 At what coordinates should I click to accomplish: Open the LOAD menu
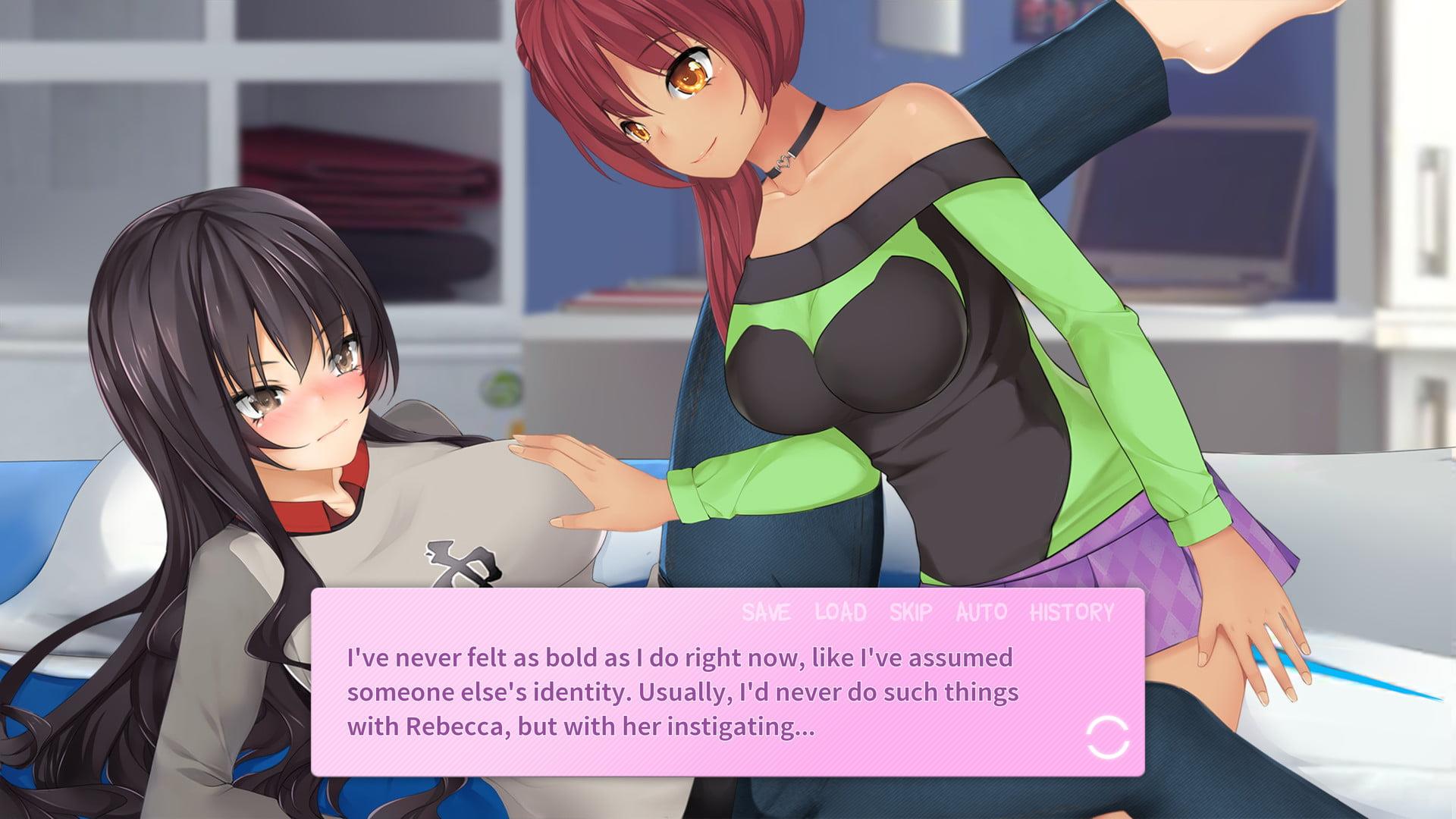840,612
